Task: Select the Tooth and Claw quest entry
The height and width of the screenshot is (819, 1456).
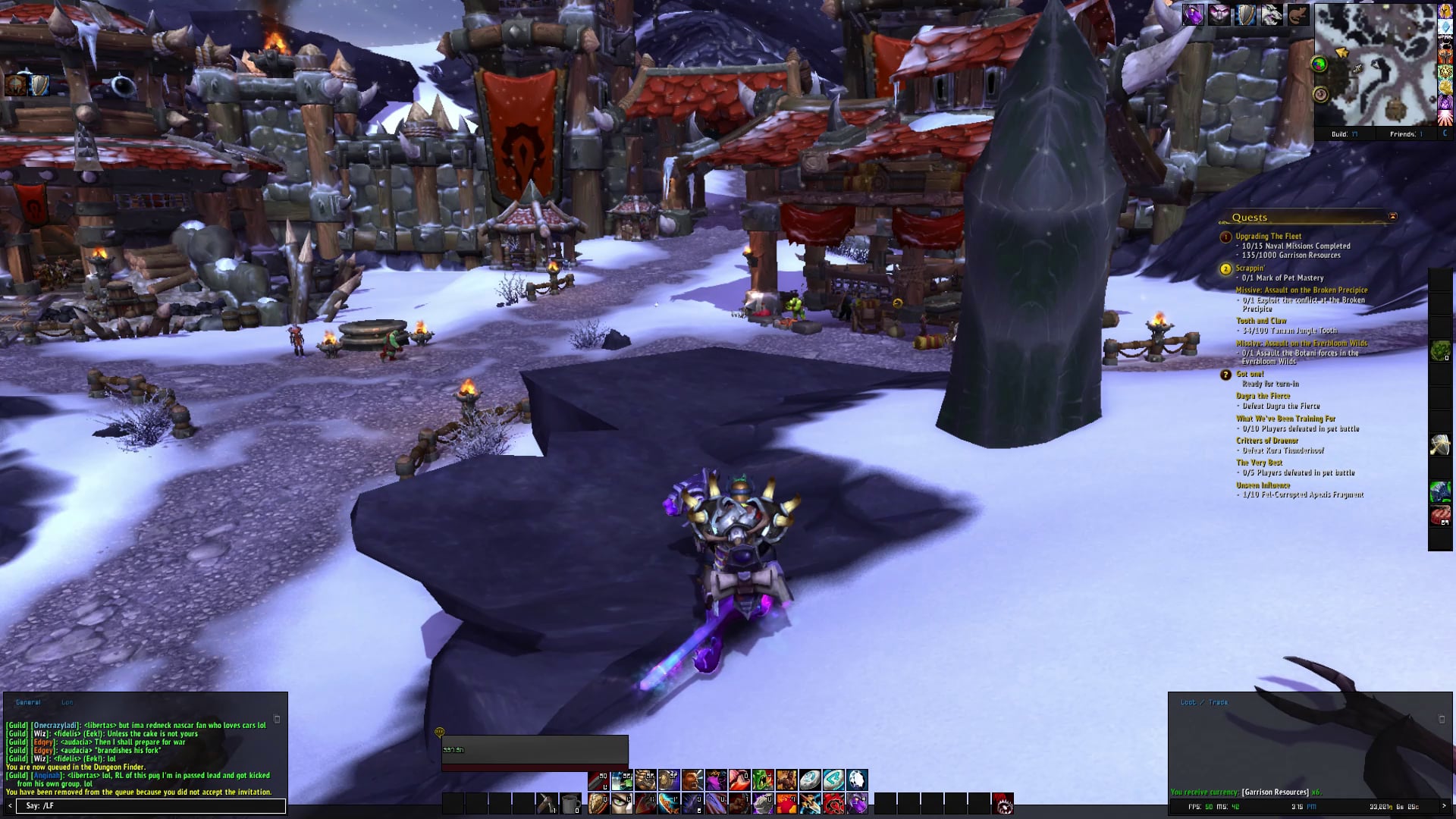Action: tap(1261, 321)
